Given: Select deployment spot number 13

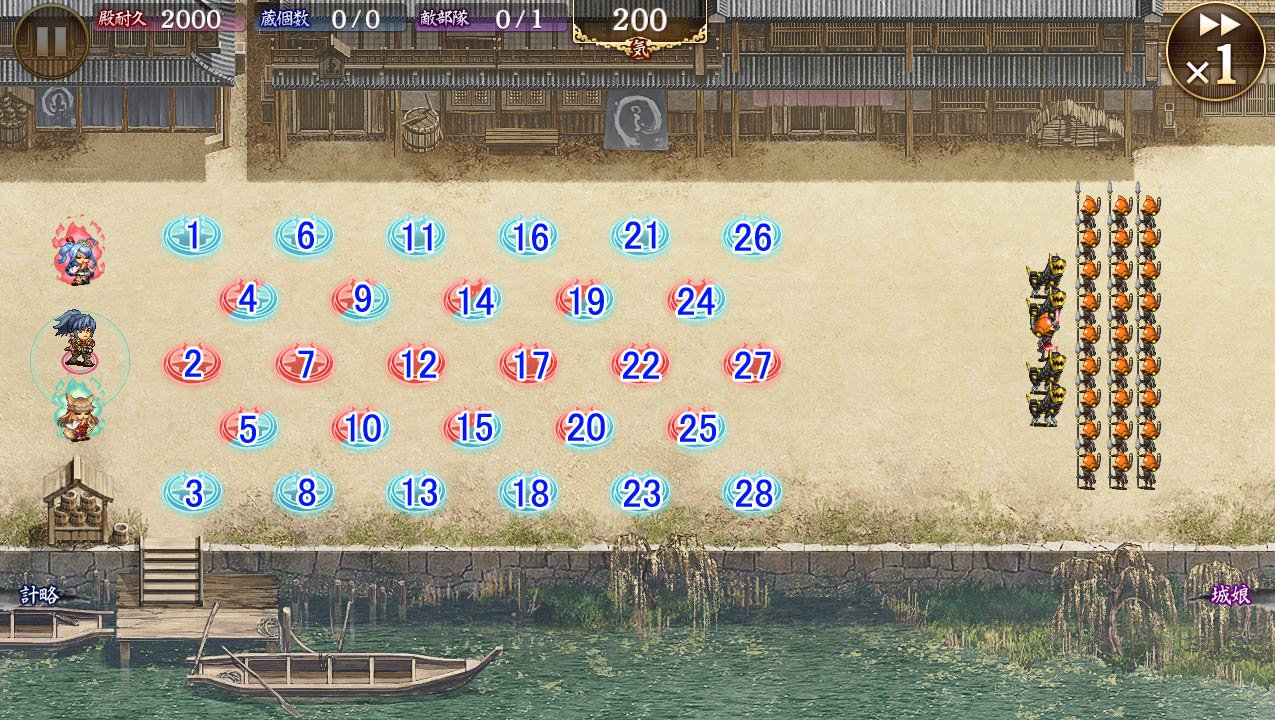Looking at the screenshot, I should pos(417,492).
